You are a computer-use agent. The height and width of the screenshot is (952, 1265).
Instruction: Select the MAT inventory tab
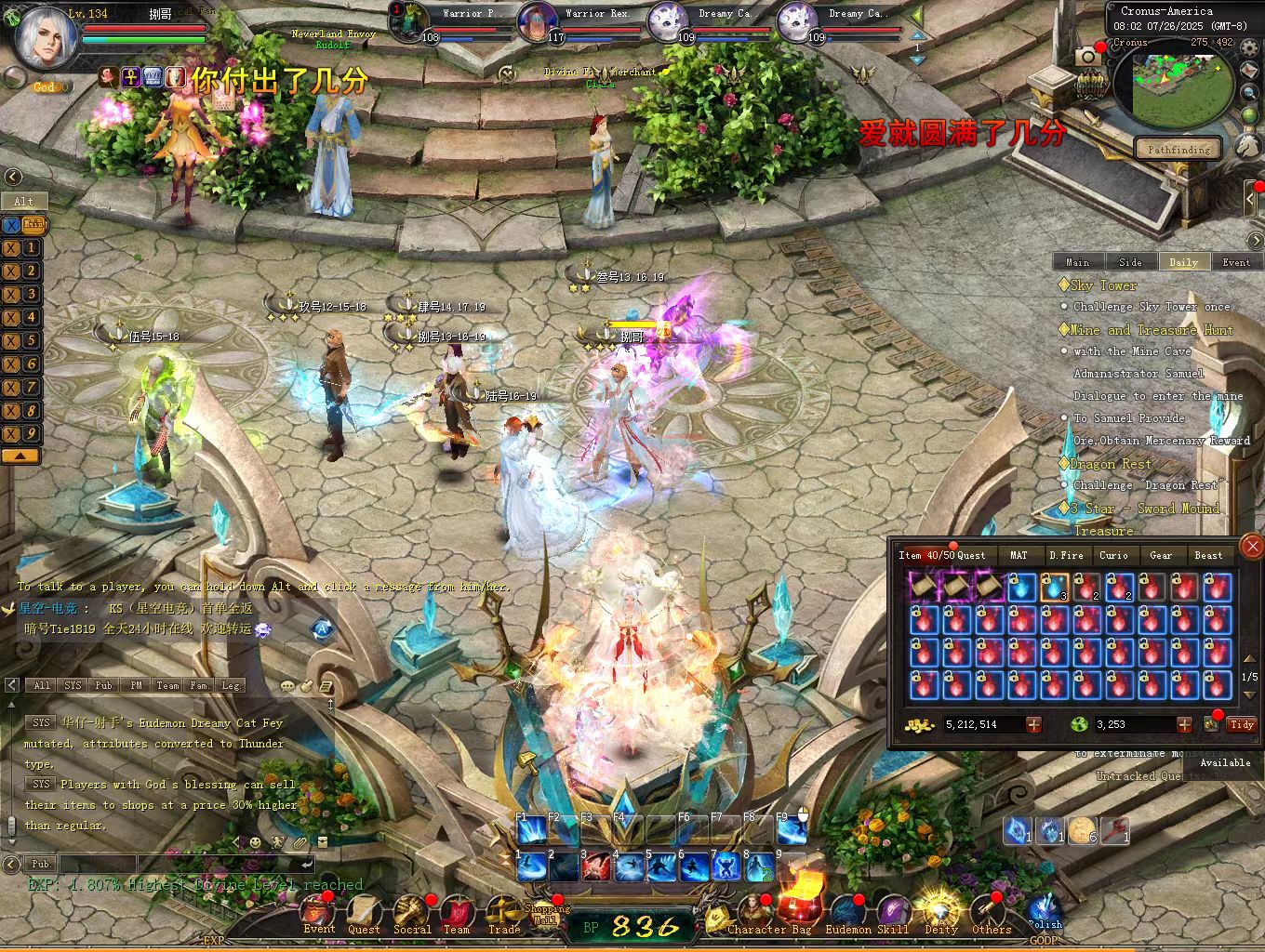point(1019,555)
